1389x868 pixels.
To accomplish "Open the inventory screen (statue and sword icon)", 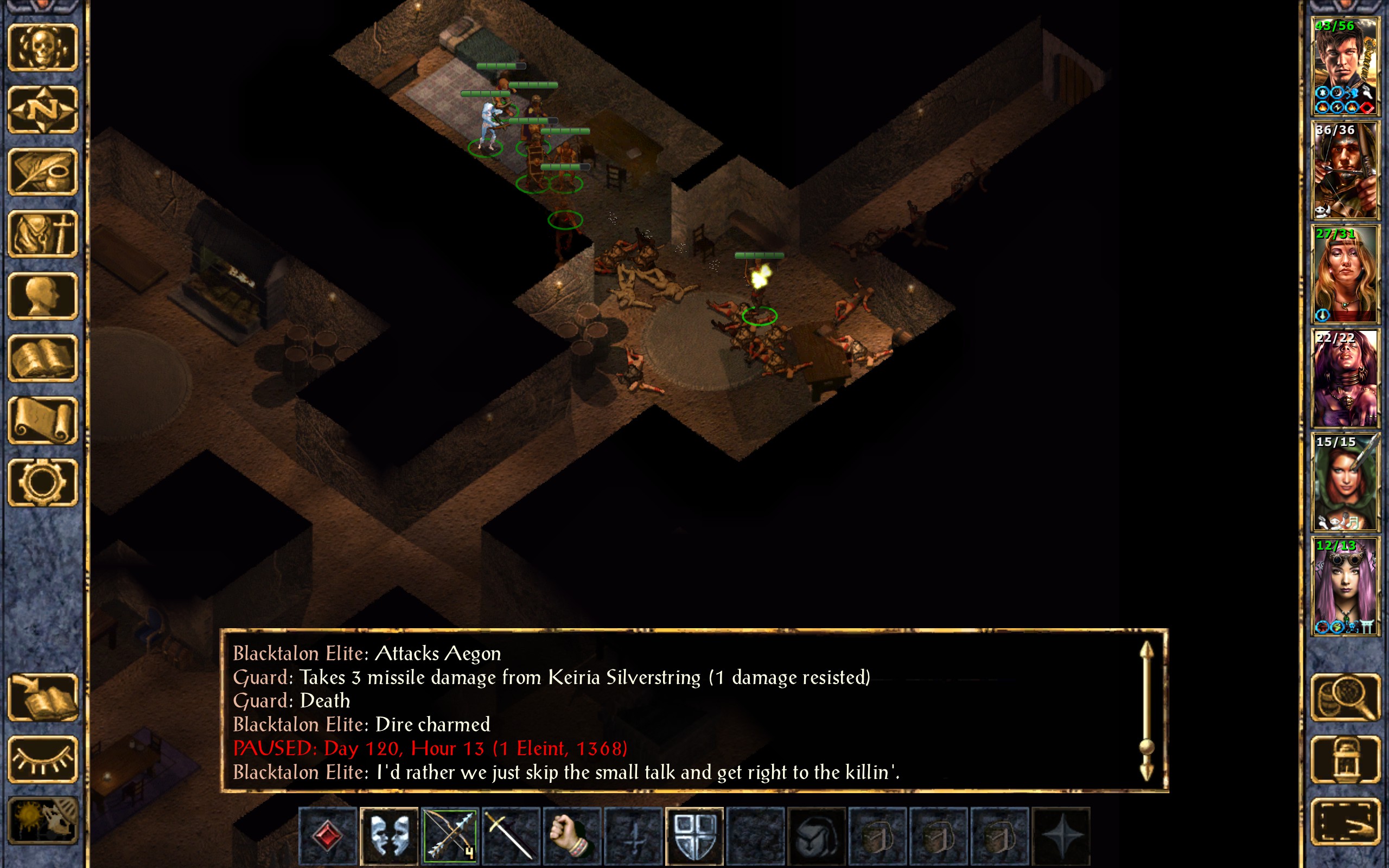I will tap(43, 234).
